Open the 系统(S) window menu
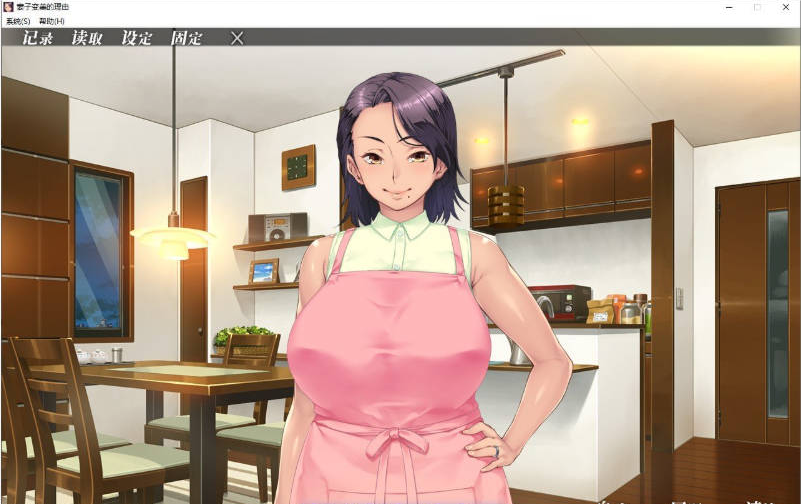Viewport: 802px width, 504px height. click(18, 21)
